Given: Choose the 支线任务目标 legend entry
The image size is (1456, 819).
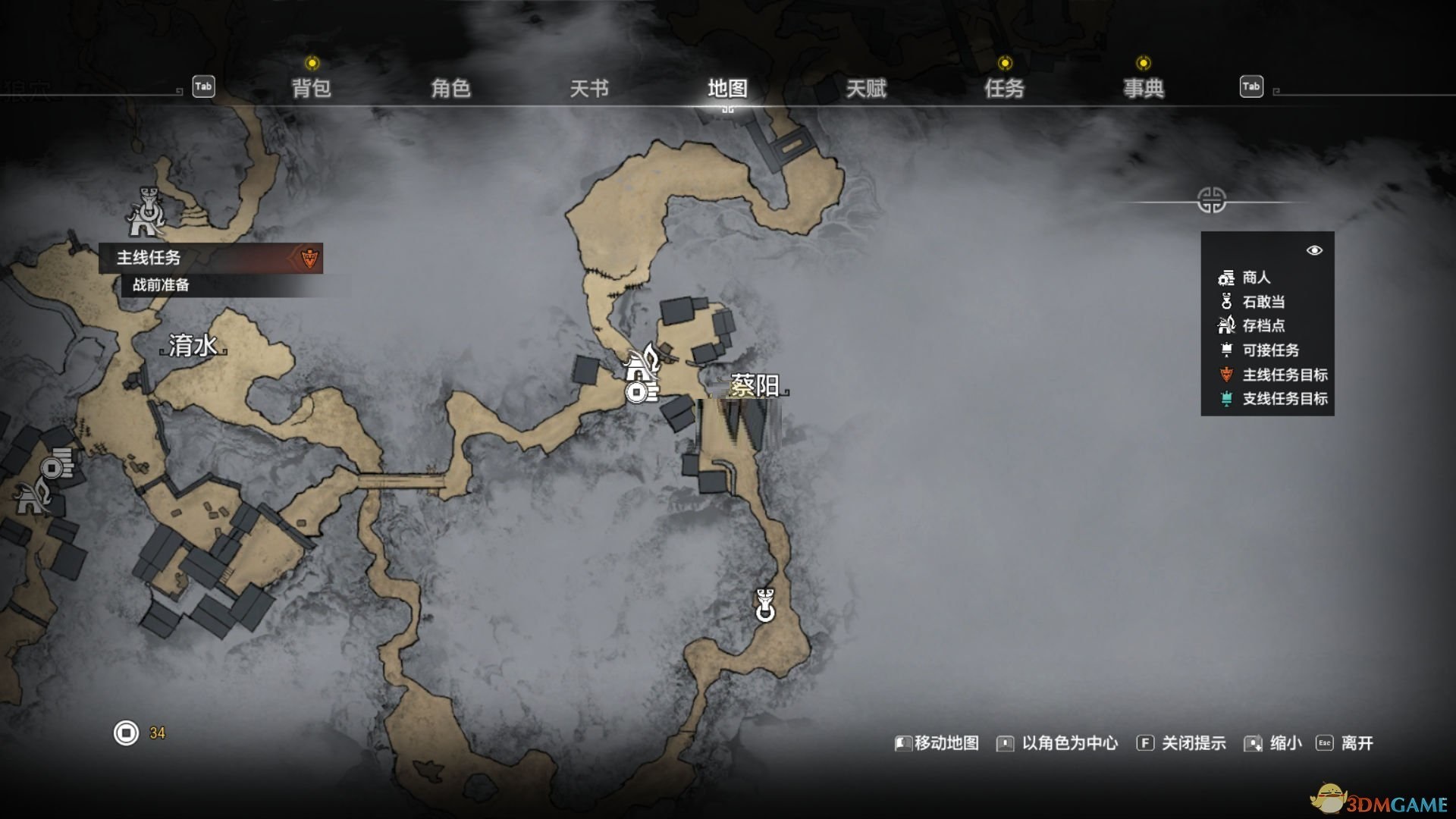Looking at the screenshot, I should click(1285, 399).
